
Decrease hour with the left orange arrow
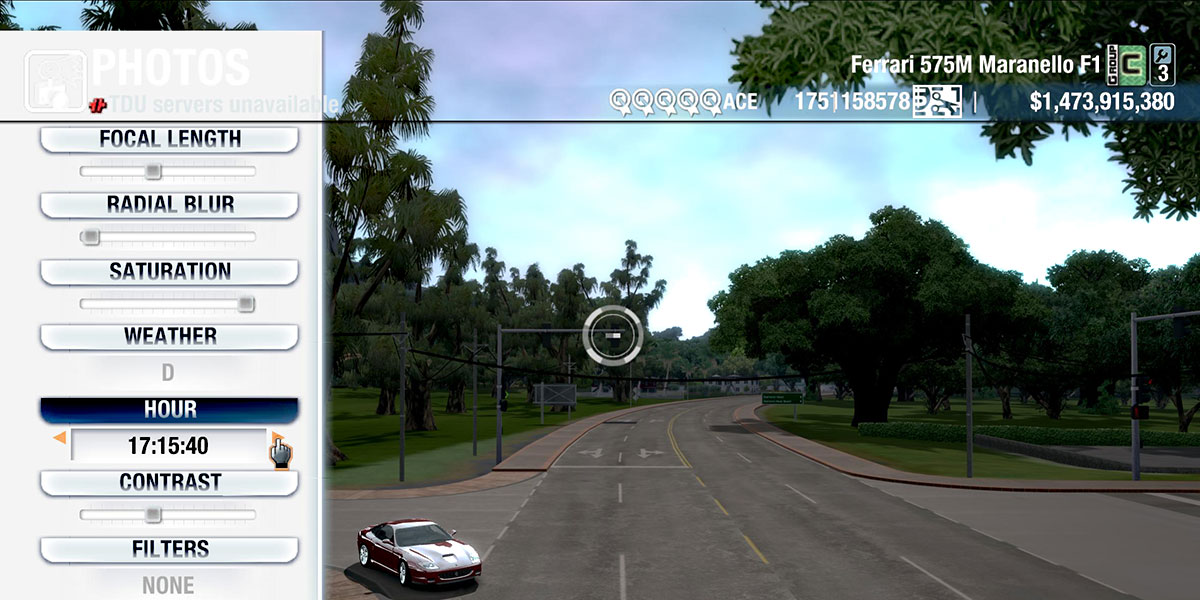click(60, 438)
